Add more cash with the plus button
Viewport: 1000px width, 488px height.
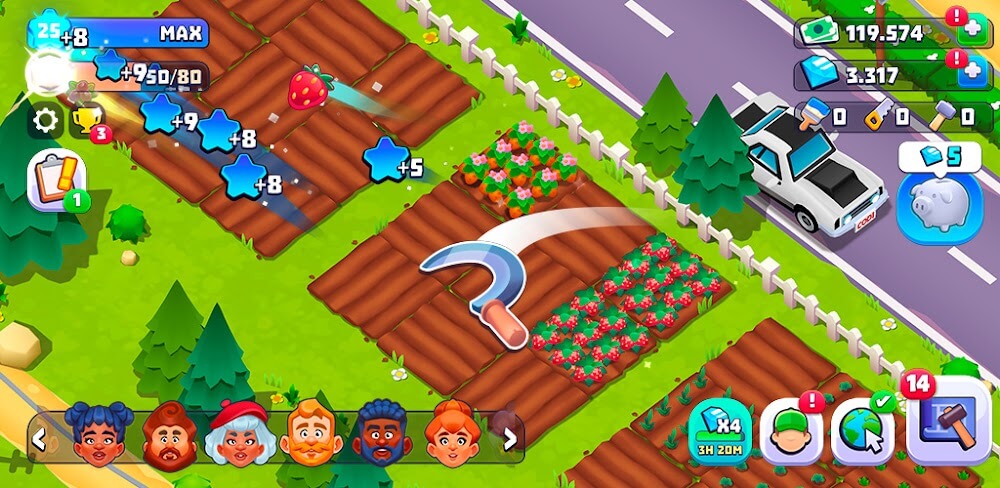click(971, 32)
